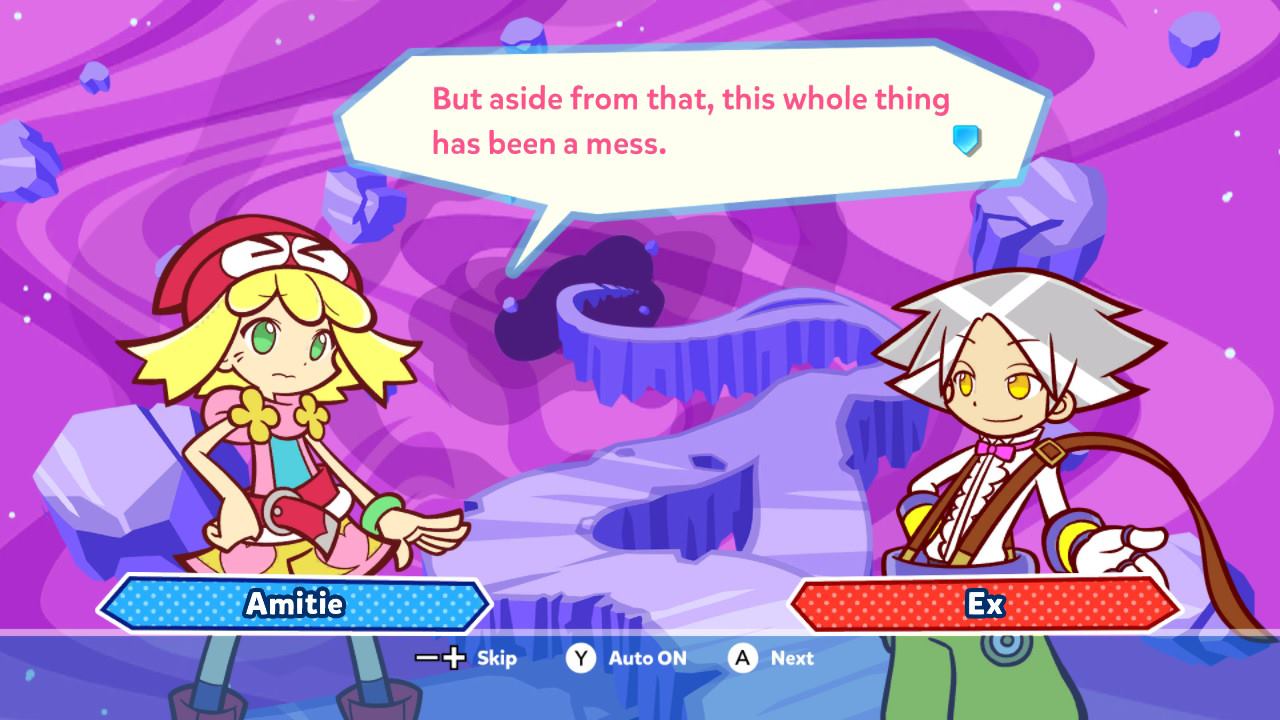
Task: Skip the cutscene dialogue
Action: coord(466,658)
